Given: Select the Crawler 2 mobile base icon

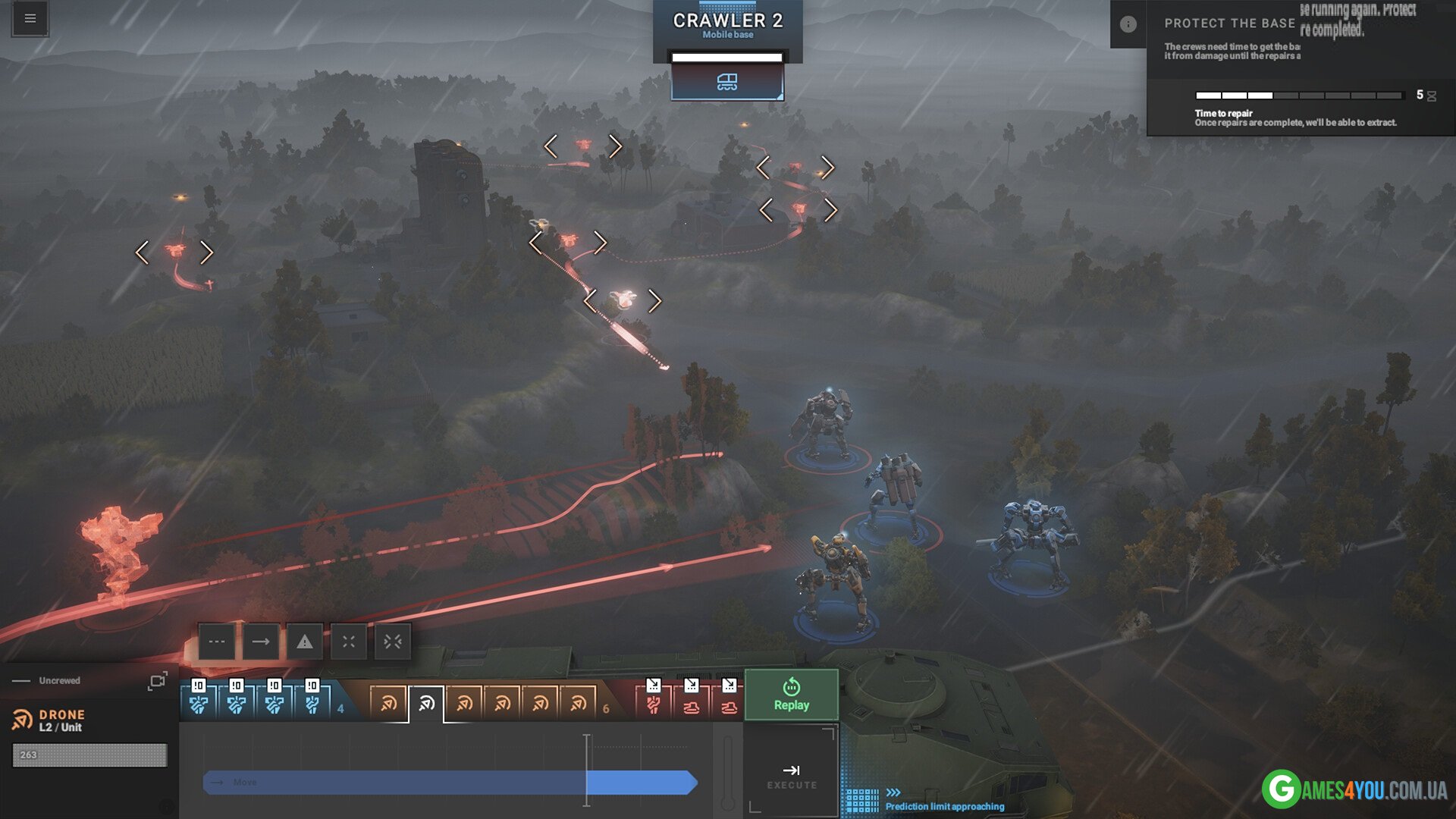Looking at the screenshot, I should coord(726,82).
